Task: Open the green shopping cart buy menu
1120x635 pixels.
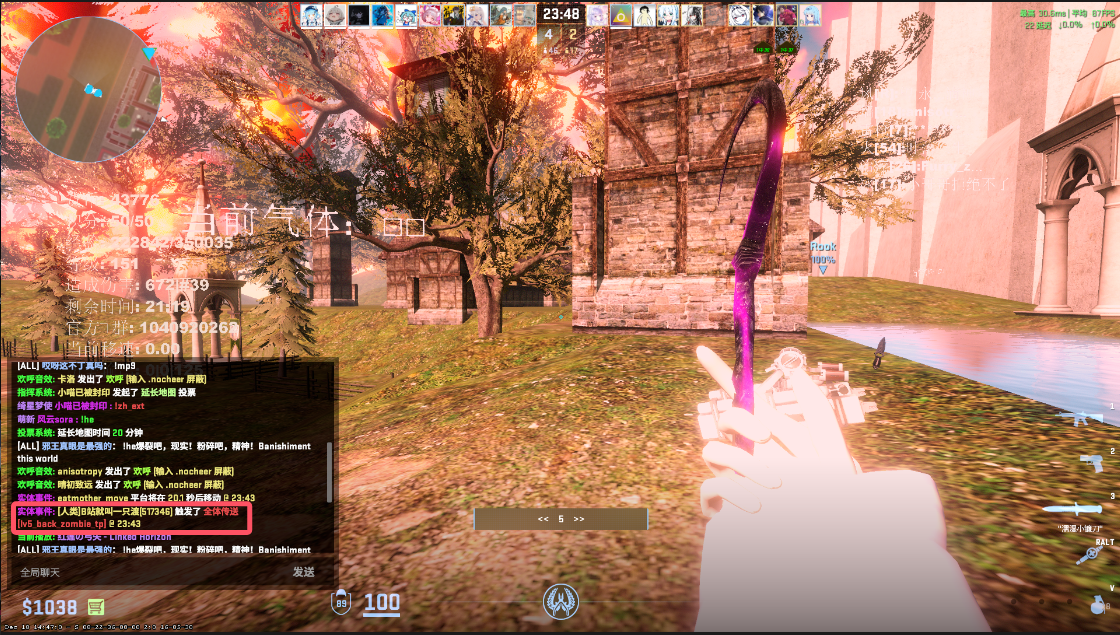Action: coord(97,606)
